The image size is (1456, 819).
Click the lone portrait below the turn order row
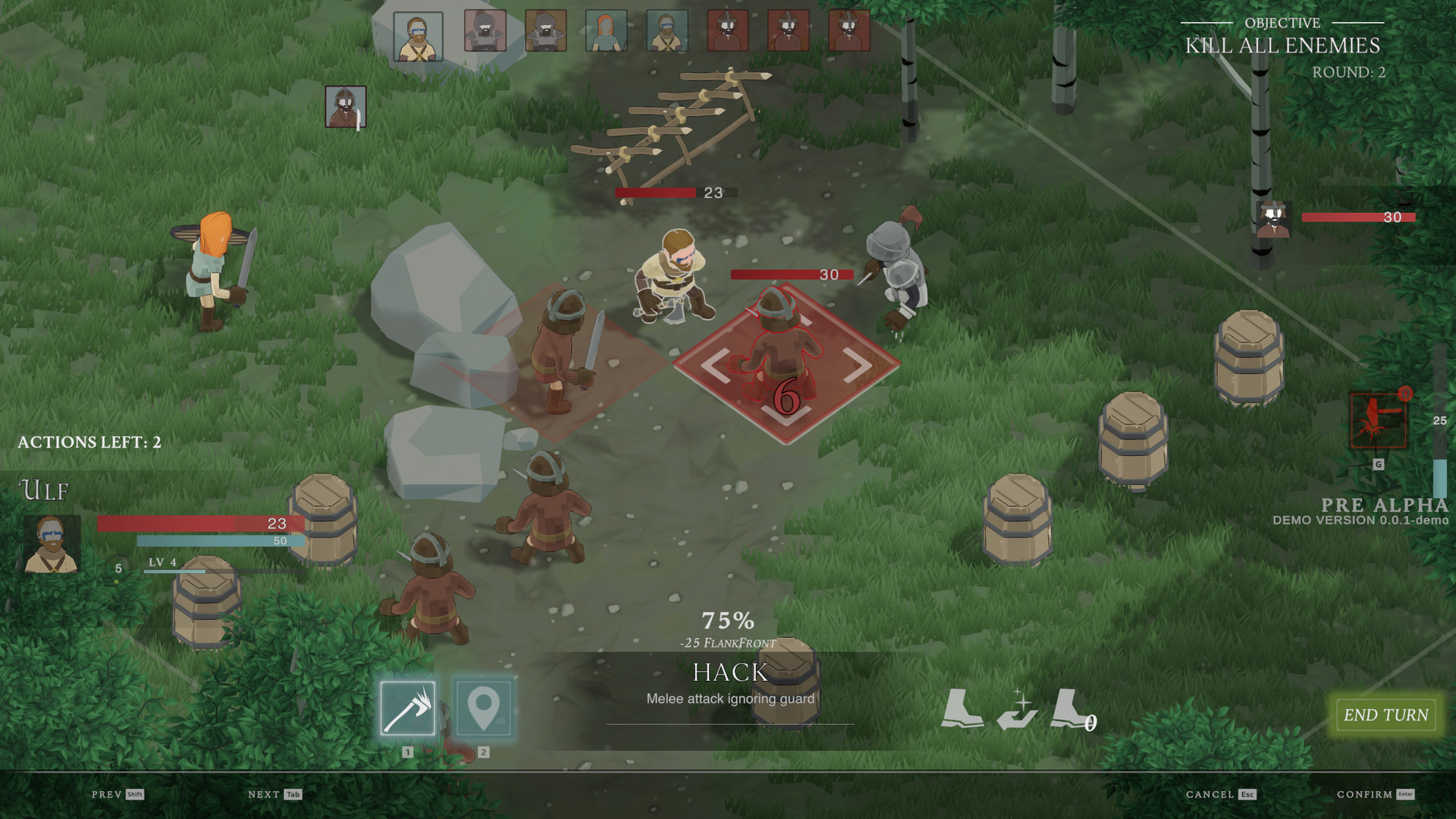point(345,105)
